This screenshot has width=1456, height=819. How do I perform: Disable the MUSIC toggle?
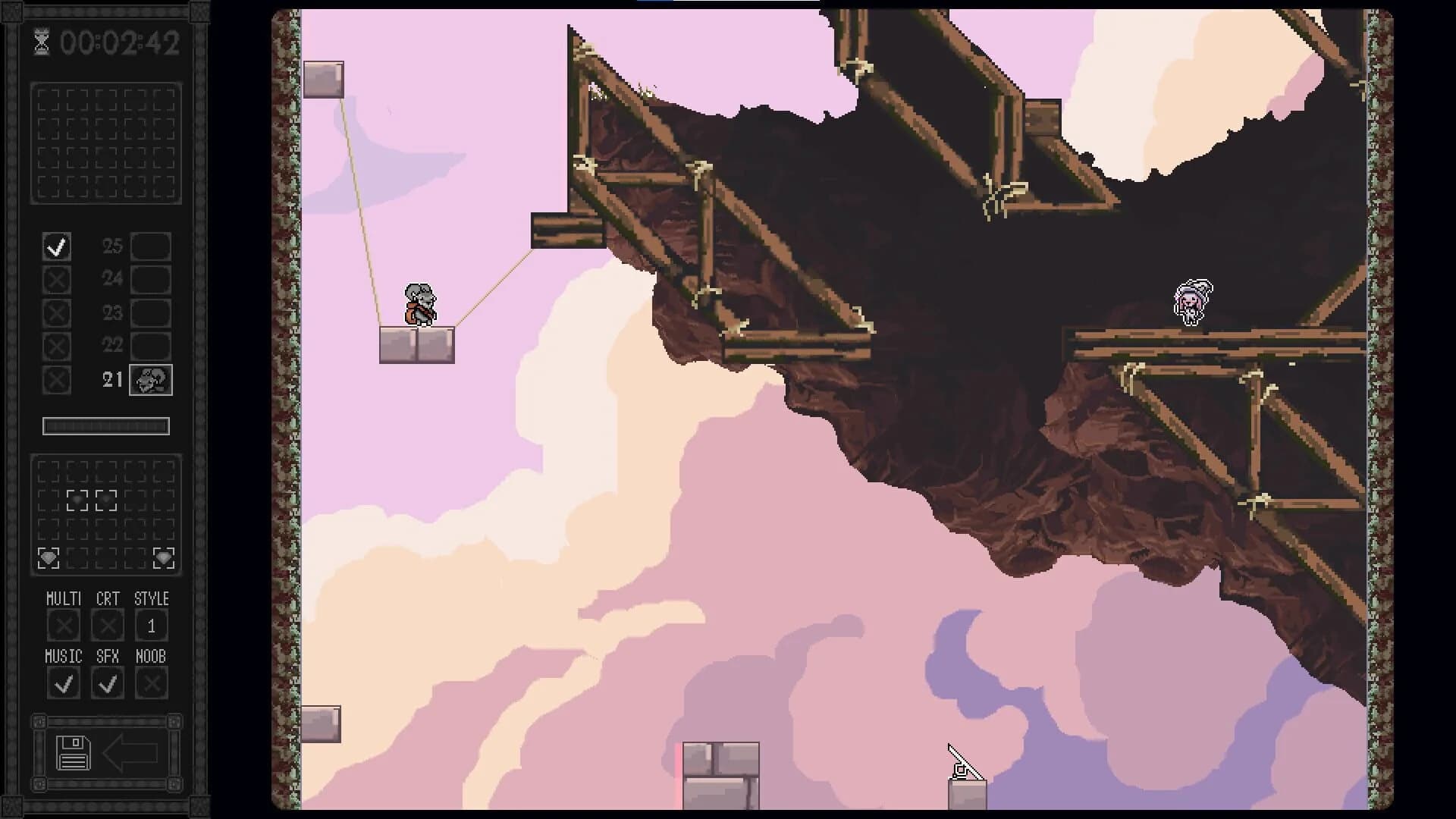click(64, 683)
